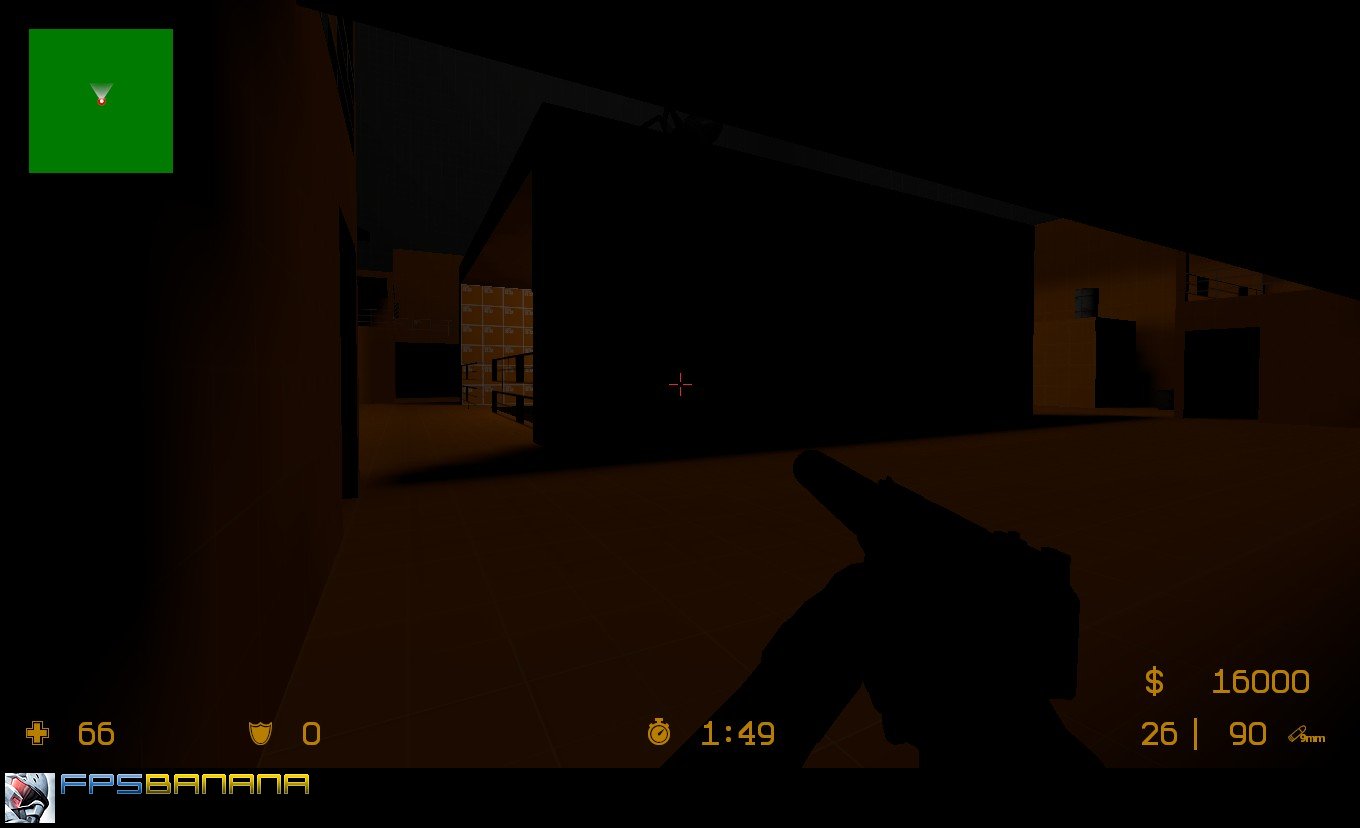Expand the ammo separator between 26 and 90
This screenshot has height=828, width=1360.
pos(1197,734)
